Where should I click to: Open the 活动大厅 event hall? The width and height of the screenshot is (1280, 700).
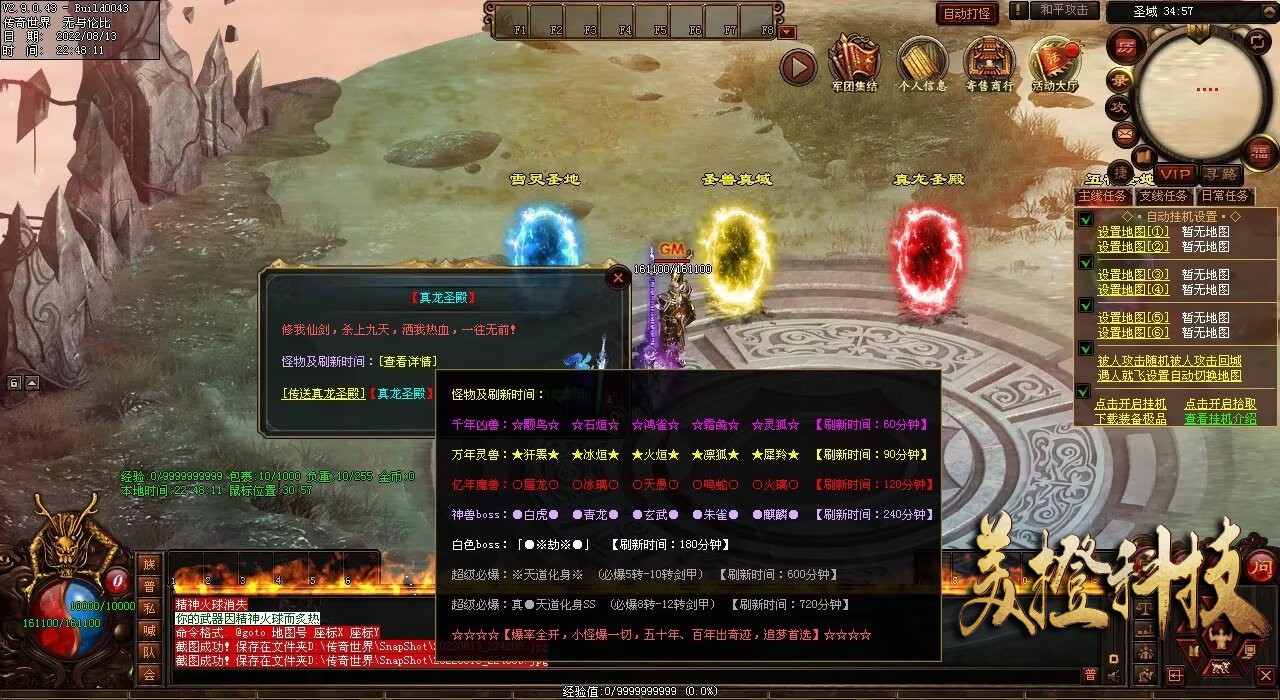(1055, 60)
